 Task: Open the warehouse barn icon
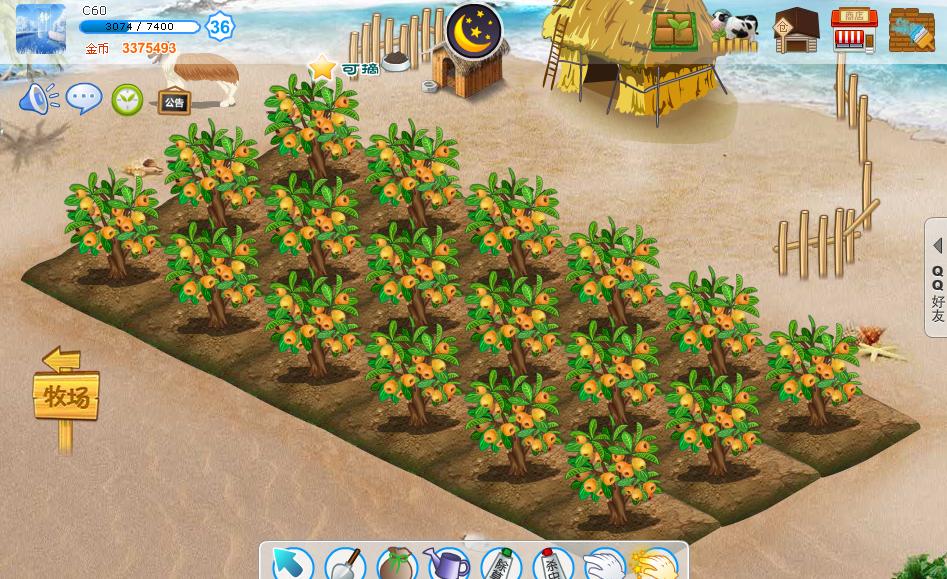(796, 30)
